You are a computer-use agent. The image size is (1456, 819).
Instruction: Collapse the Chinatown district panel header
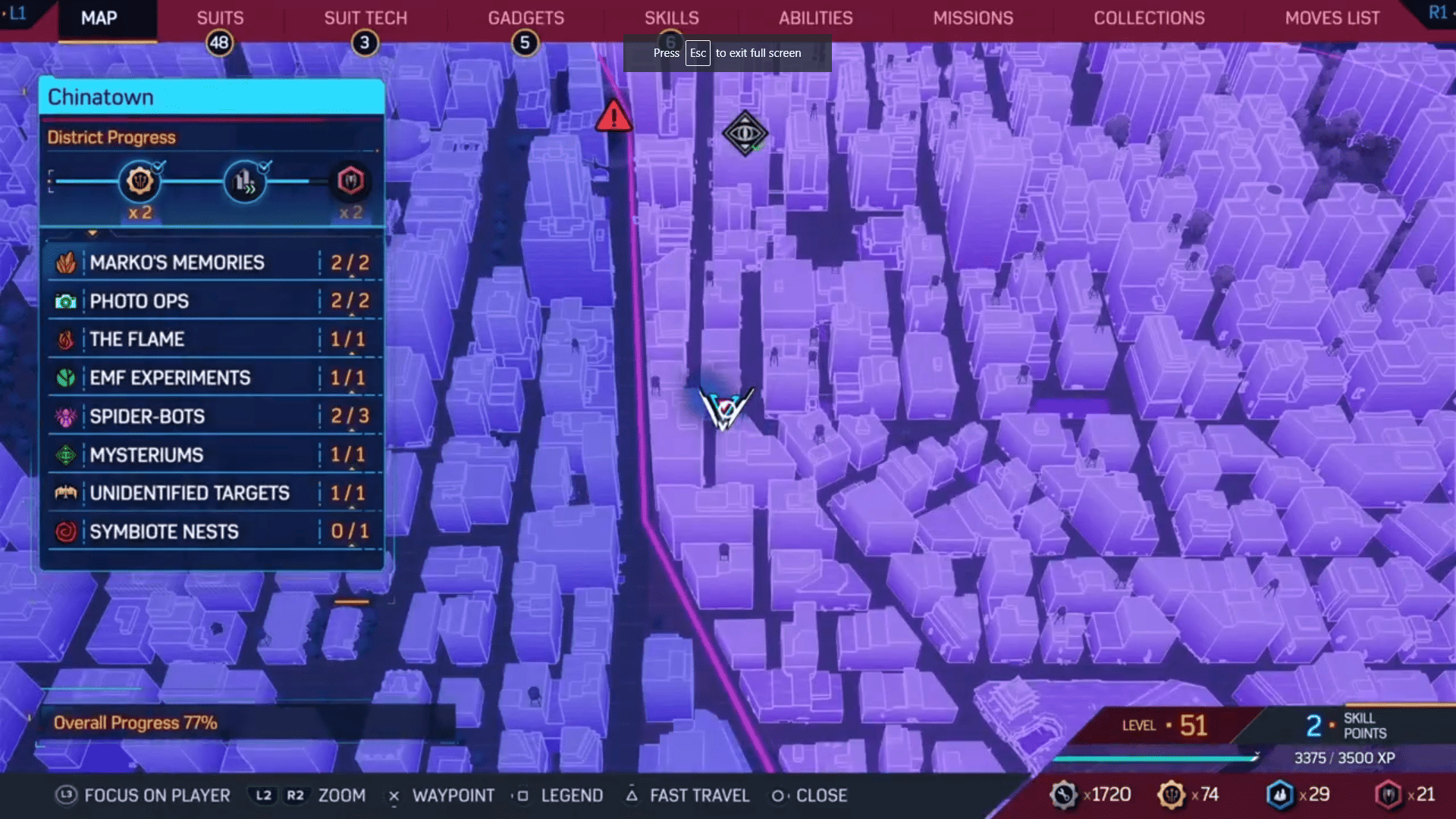[x=211, y=96]
